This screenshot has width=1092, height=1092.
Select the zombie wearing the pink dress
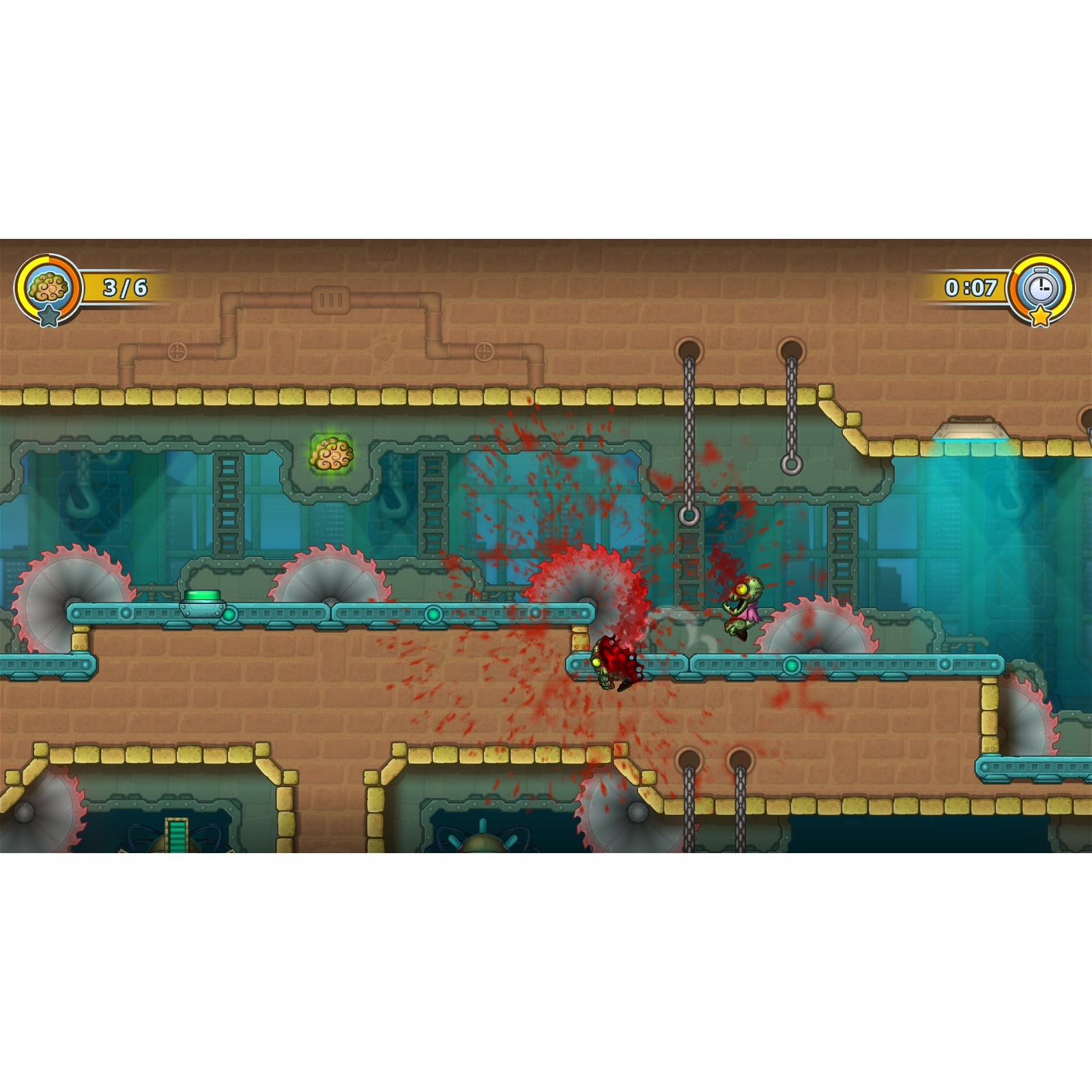click(744, 604)
